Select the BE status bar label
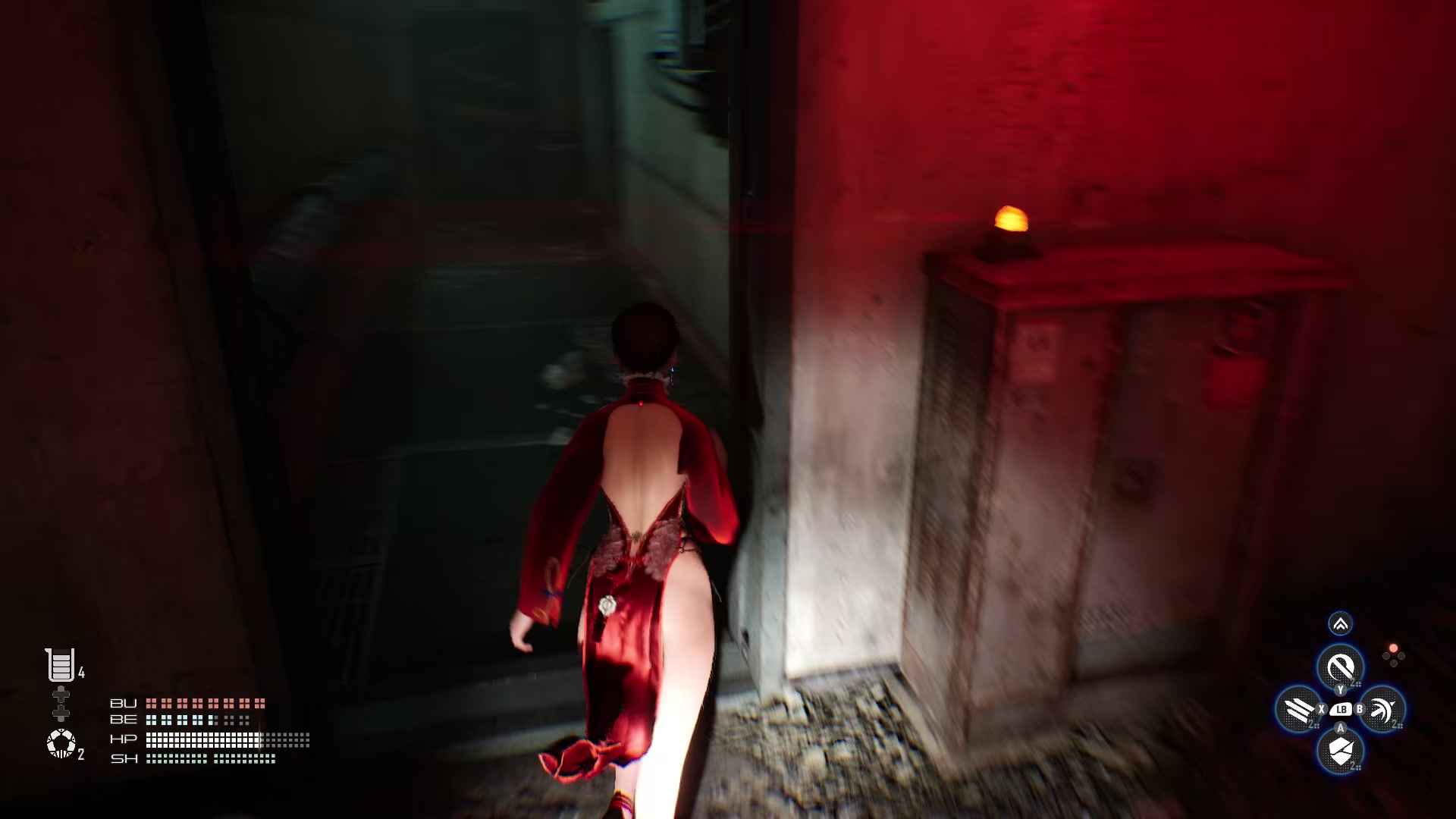This screenshot has height=819, width=1456. click(123, 720)
